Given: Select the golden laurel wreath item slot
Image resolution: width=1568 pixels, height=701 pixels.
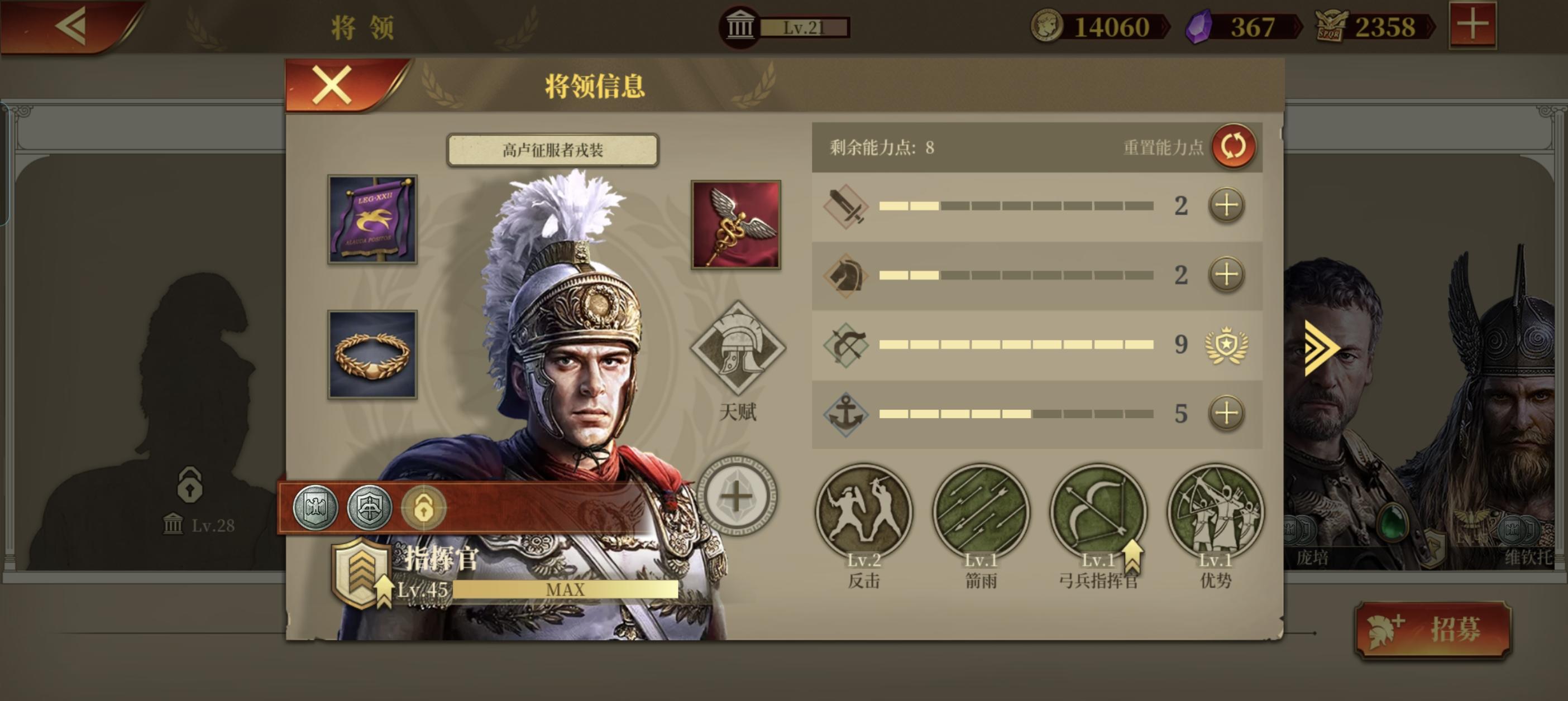Looking at the screenshot, I should tap(372, 354).
